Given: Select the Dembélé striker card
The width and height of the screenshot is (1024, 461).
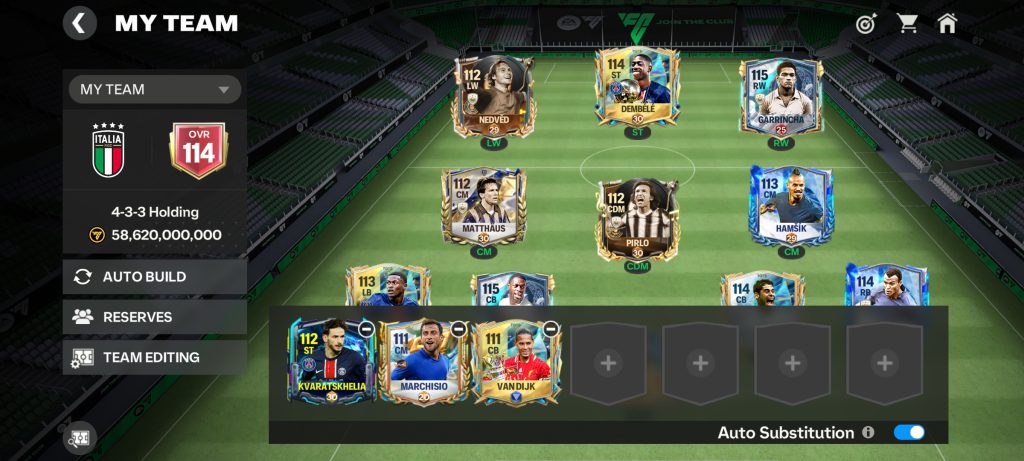Looking at the screenshot, I should 637,88.
